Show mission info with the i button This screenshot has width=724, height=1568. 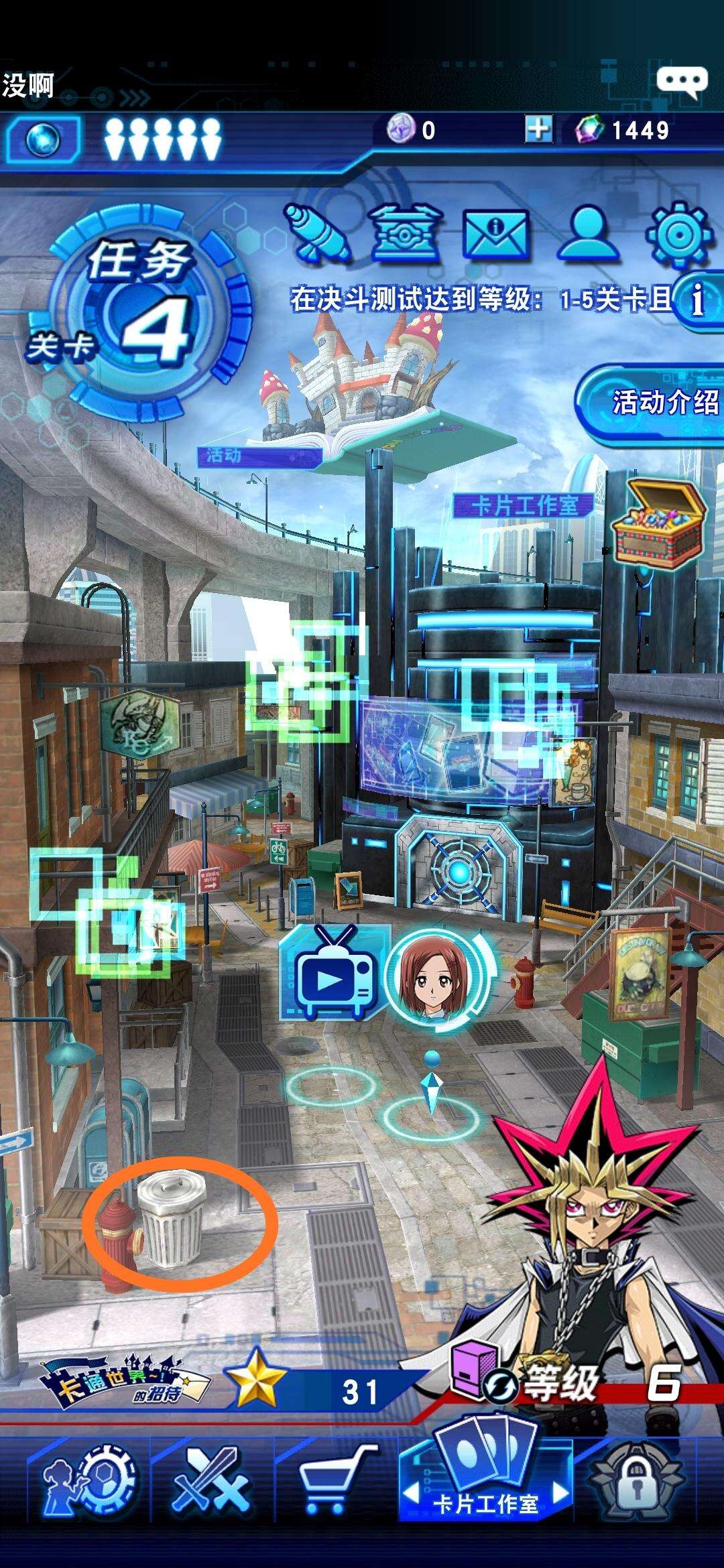pos(698,299)
